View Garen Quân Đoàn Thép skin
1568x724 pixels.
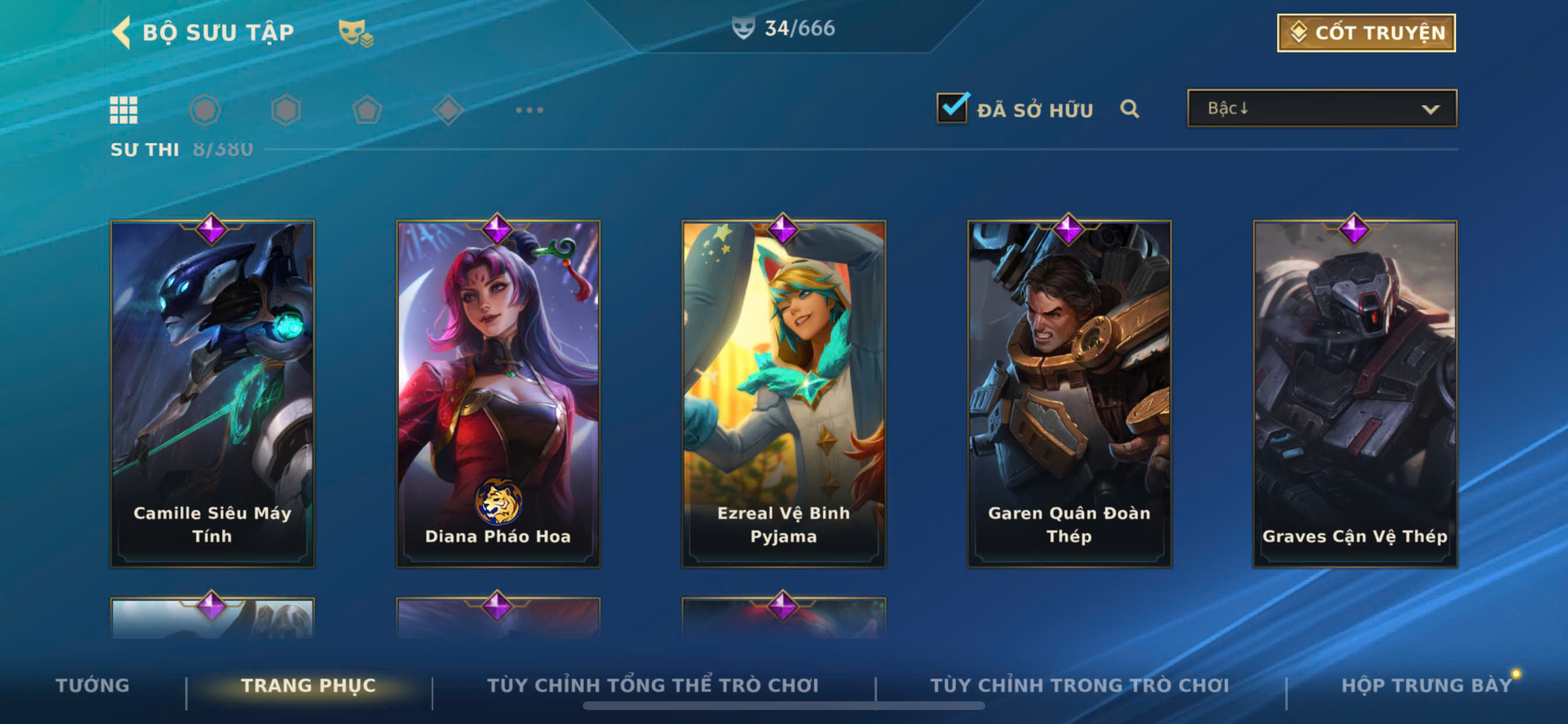[1069, 393]
